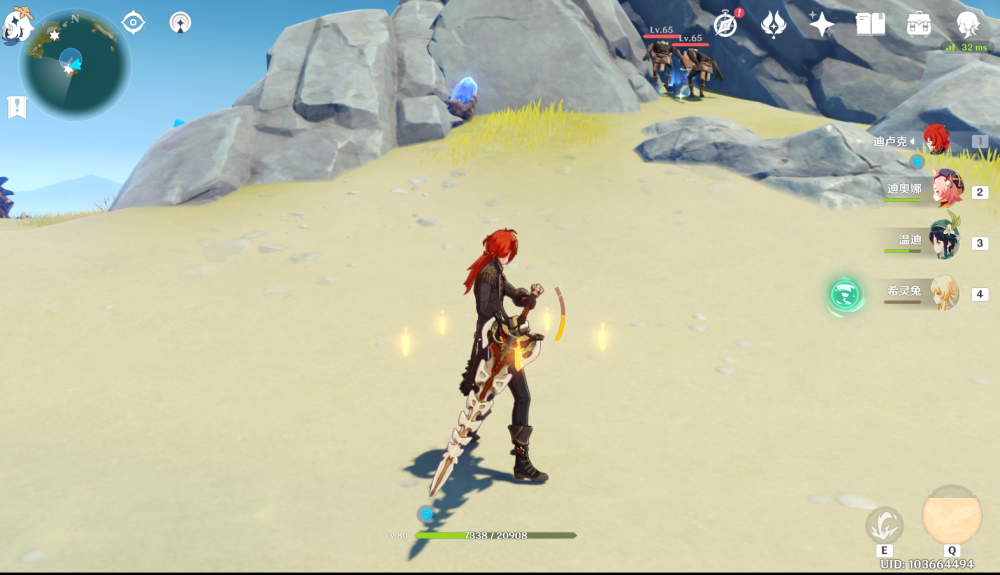Open the backpack inventory
Screen dimensions: 1000x575
pos(919,24)
